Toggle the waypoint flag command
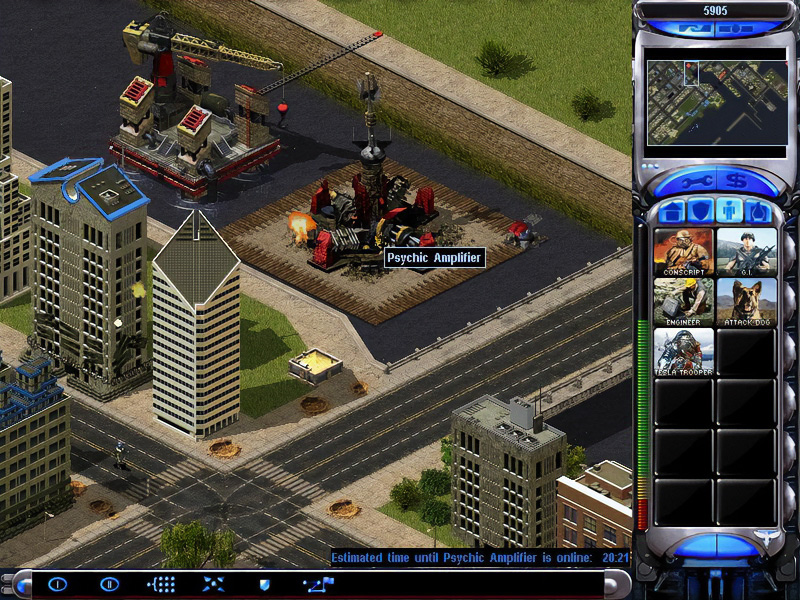800x600 pixels. coord(317,584)
